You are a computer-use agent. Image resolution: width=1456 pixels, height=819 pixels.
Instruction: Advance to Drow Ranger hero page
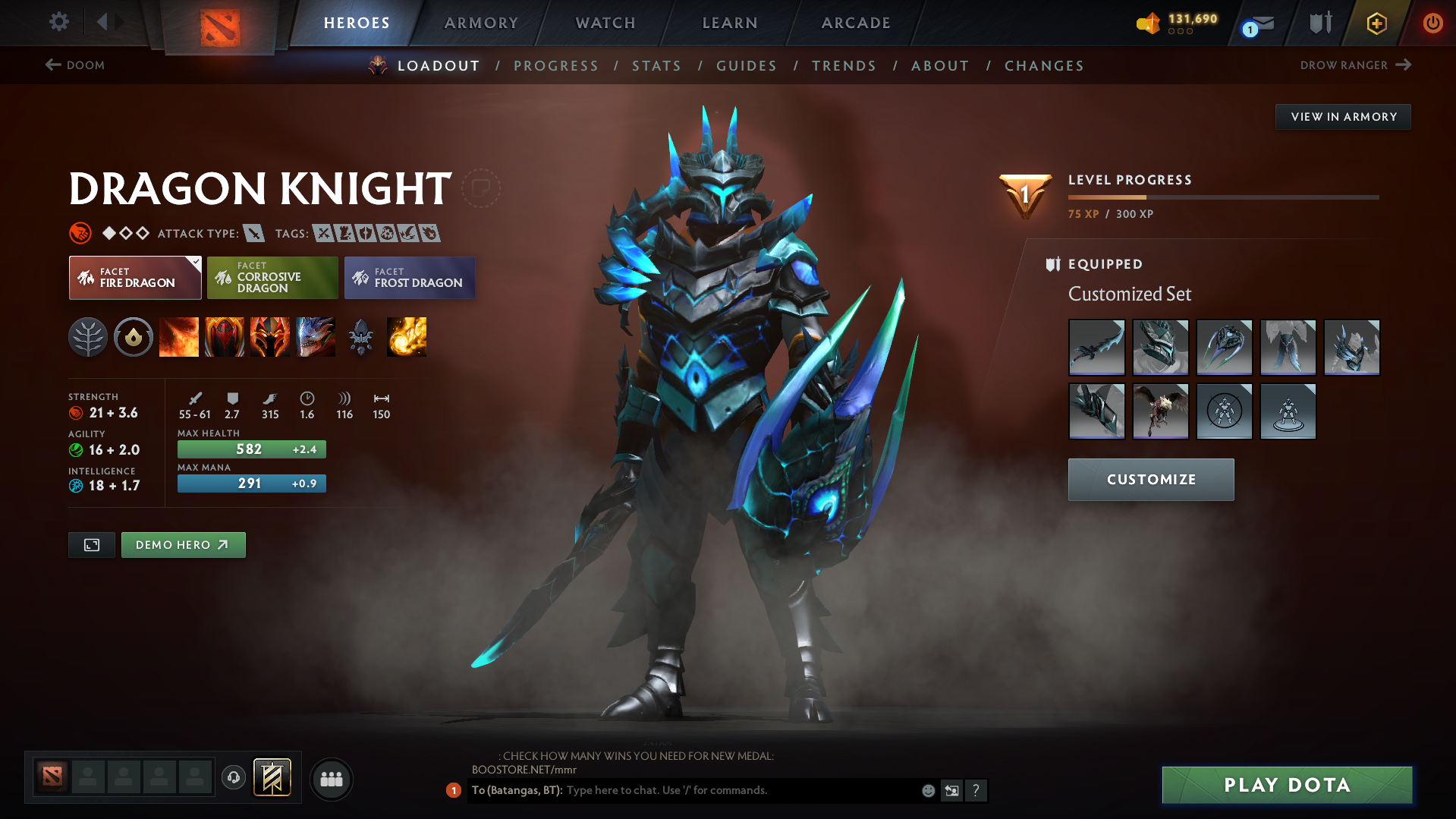coord(1355,65)
